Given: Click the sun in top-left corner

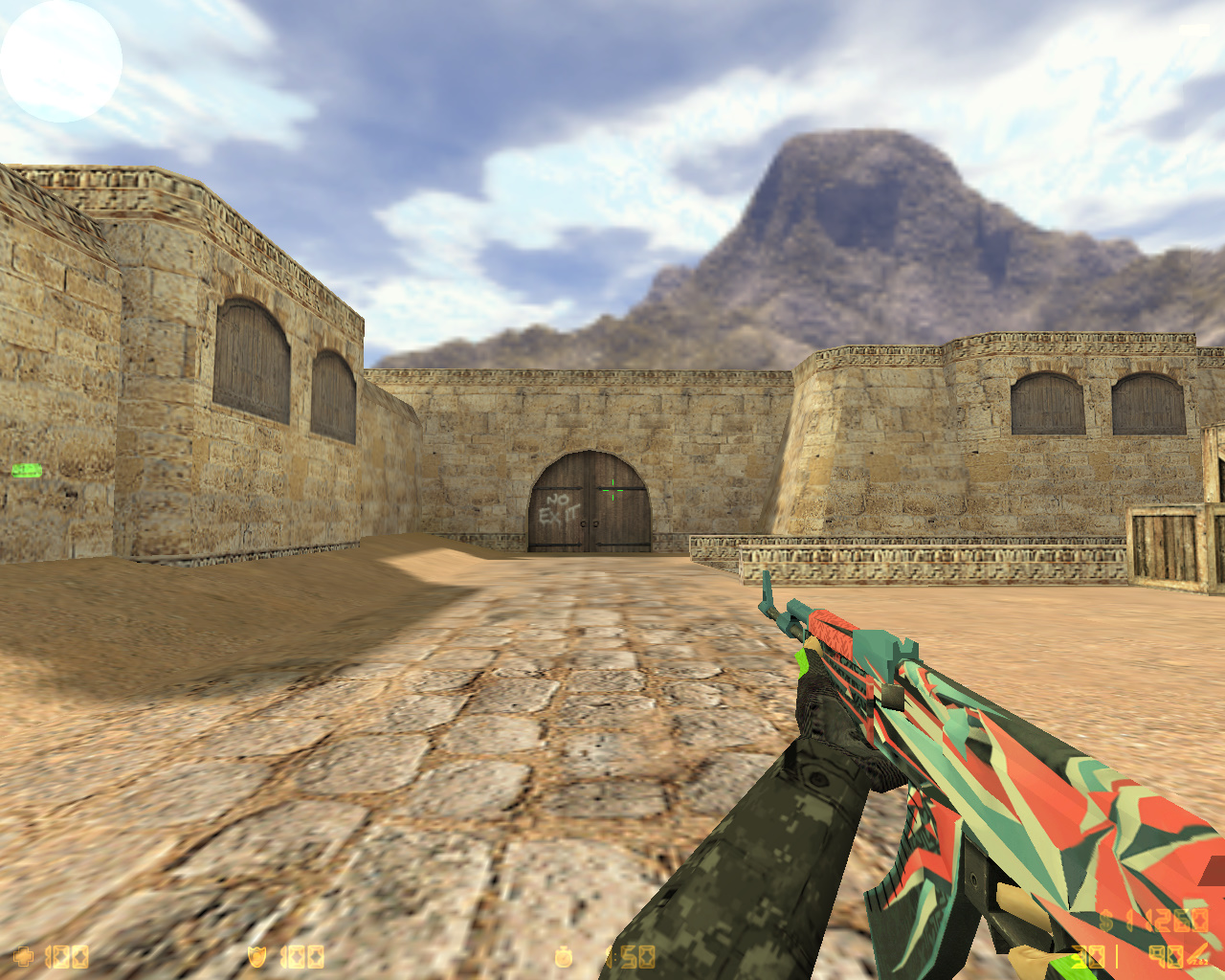Looking at the screenshot, I should click(59, 59).
